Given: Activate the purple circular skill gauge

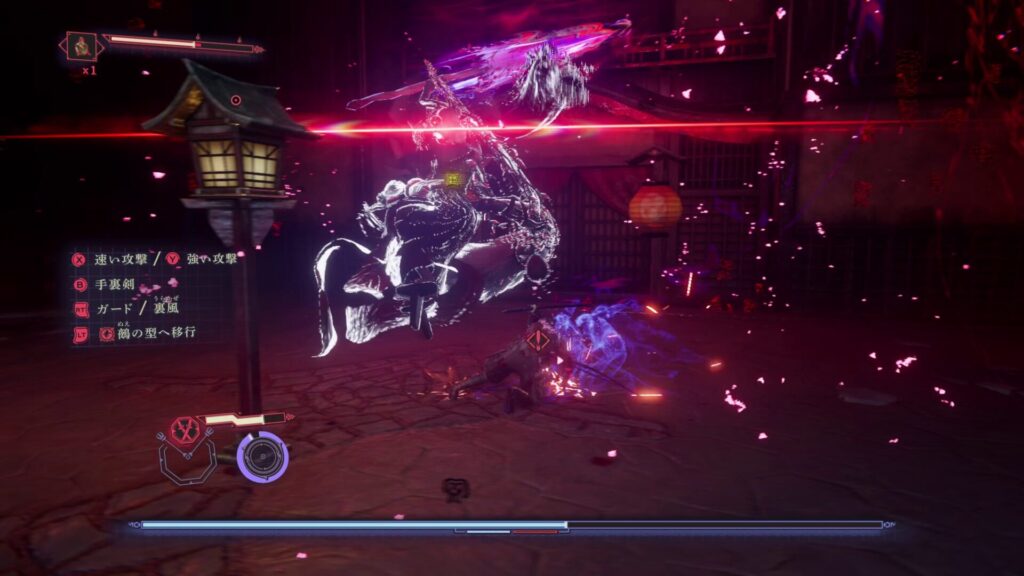Looking at the screenshot, I should pyautogui.click(x=264, y=457).
